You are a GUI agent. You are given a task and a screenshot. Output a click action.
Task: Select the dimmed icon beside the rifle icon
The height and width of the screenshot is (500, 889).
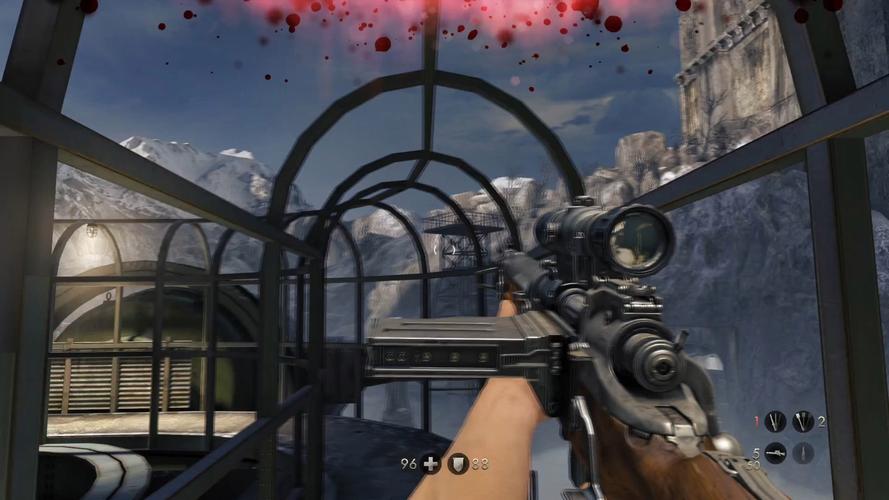click(803, 453)
